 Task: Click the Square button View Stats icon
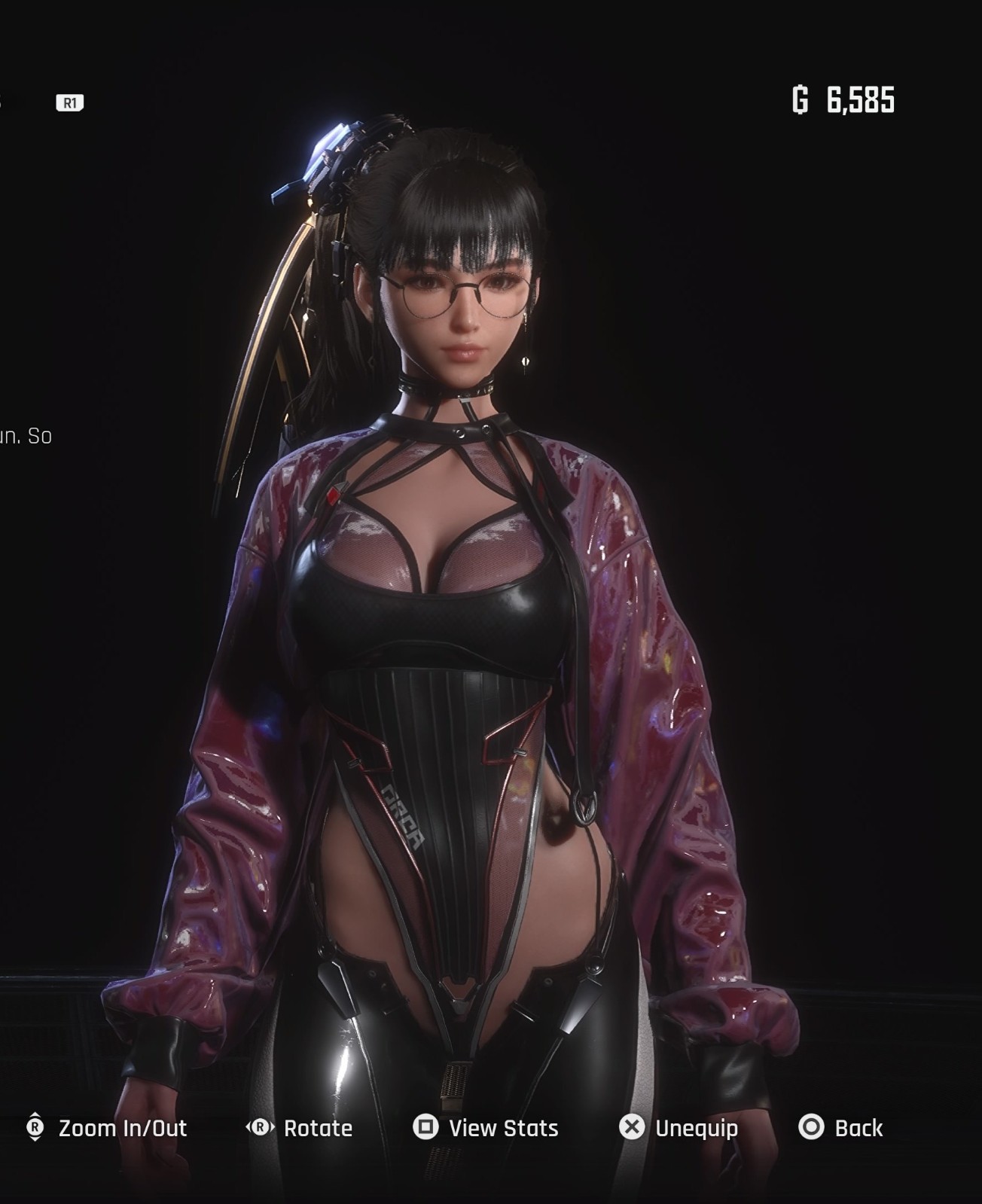427,1128
